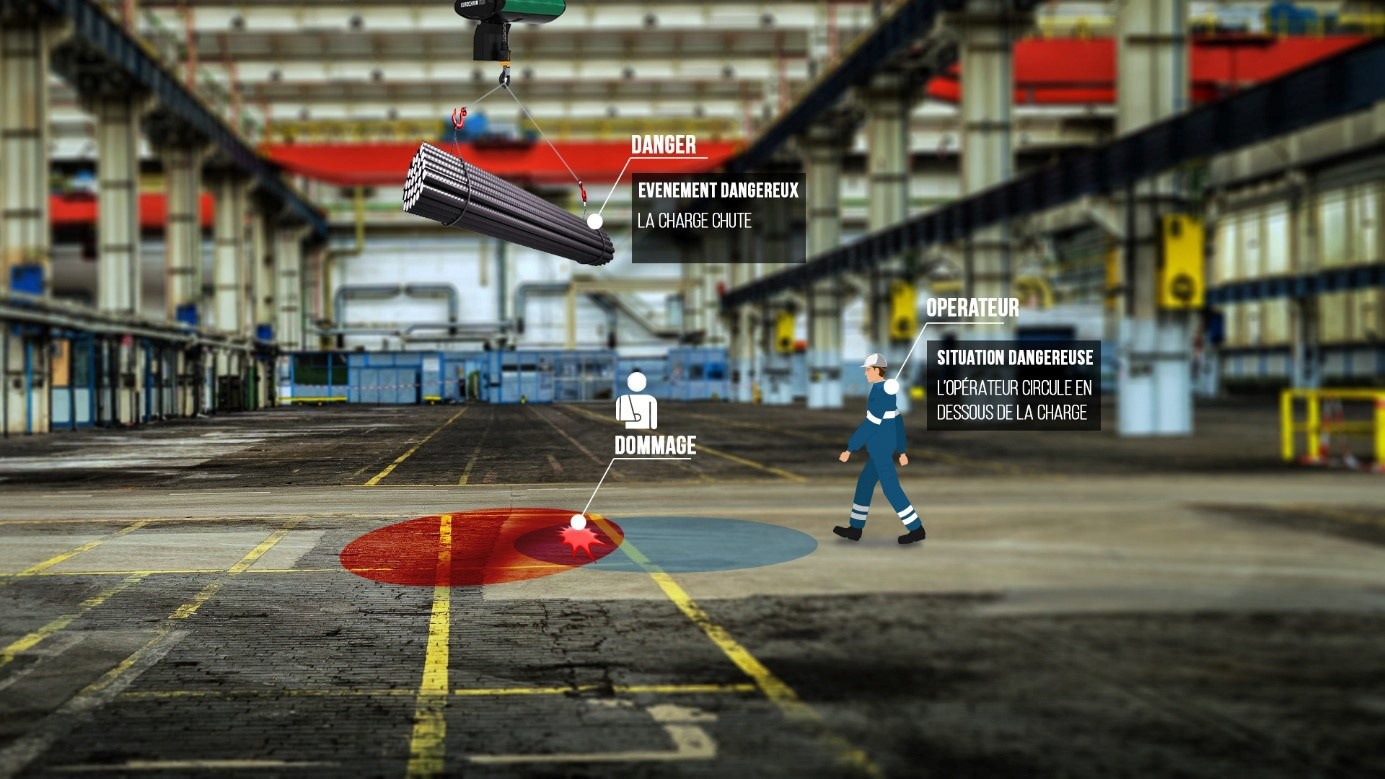1385x779 pixels.
Task: Select the DOMMAGE label
Action: pyautogui.click(x=655, y=446)
